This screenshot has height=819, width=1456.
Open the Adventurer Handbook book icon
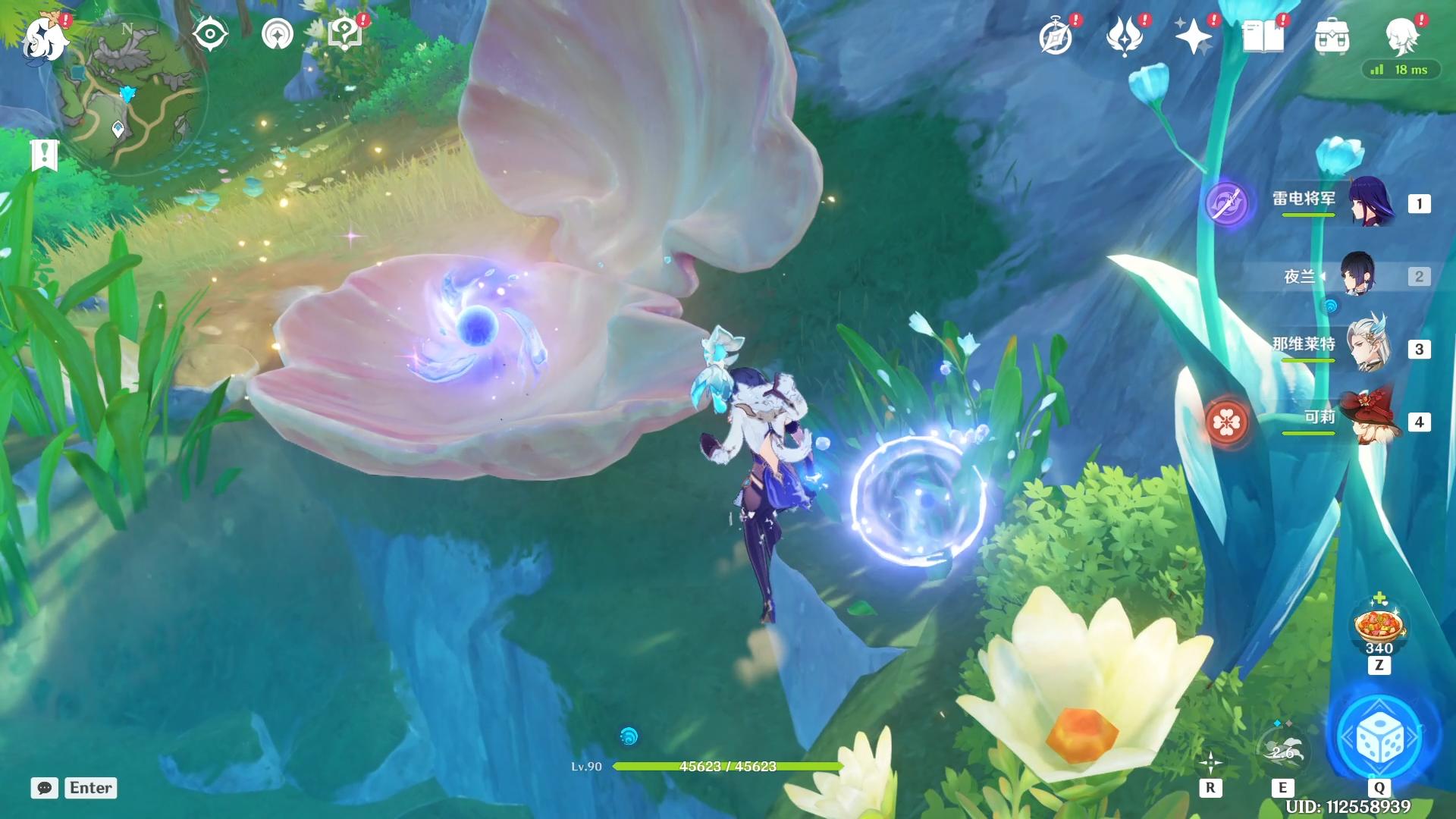coord(1263,36)
